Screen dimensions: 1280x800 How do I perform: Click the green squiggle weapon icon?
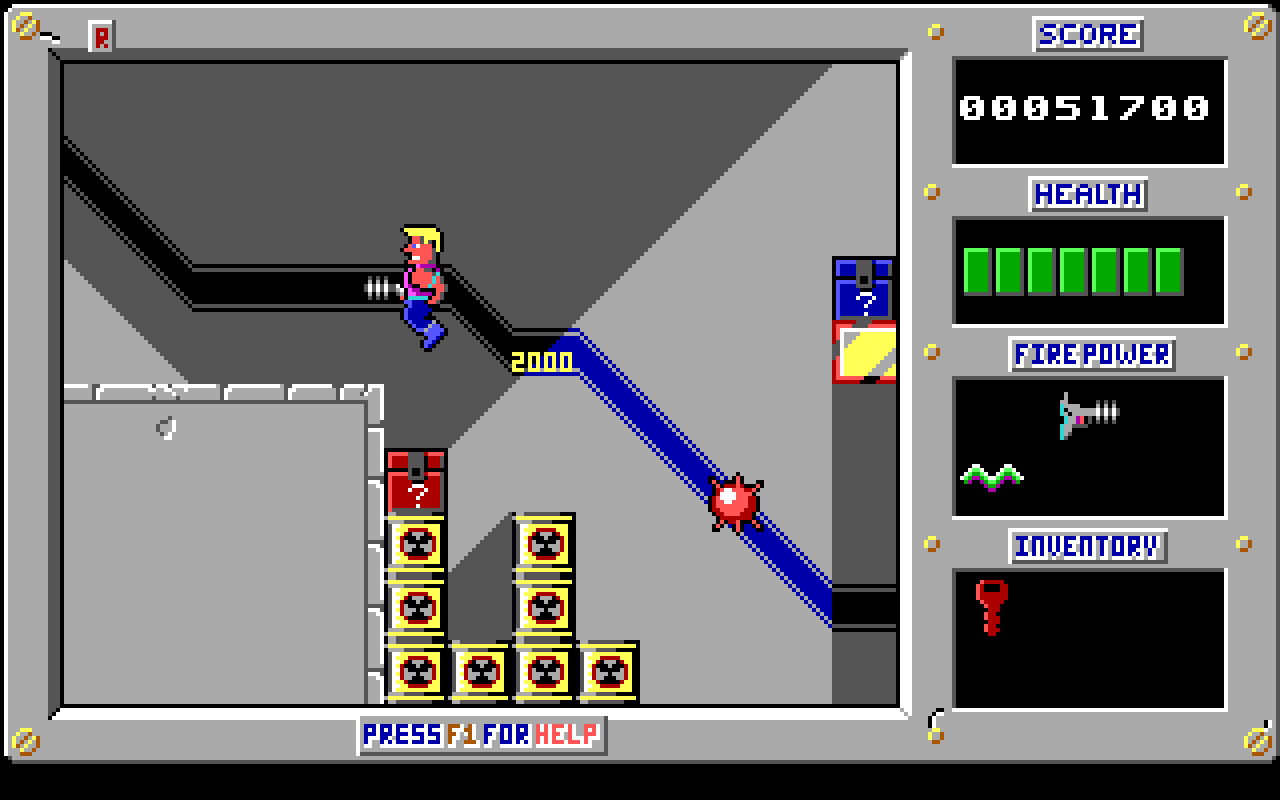point(994,477)
